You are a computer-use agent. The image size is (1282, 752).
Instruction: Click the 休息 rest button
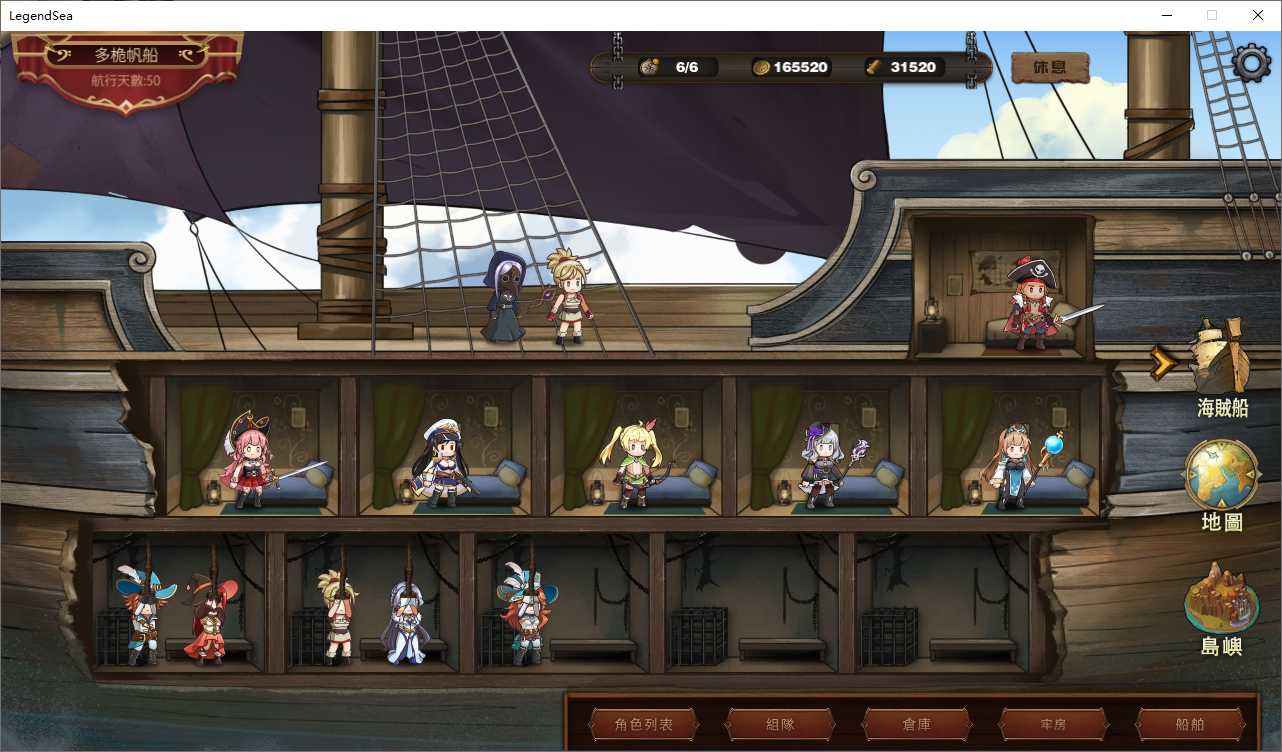coord(1049,68)
